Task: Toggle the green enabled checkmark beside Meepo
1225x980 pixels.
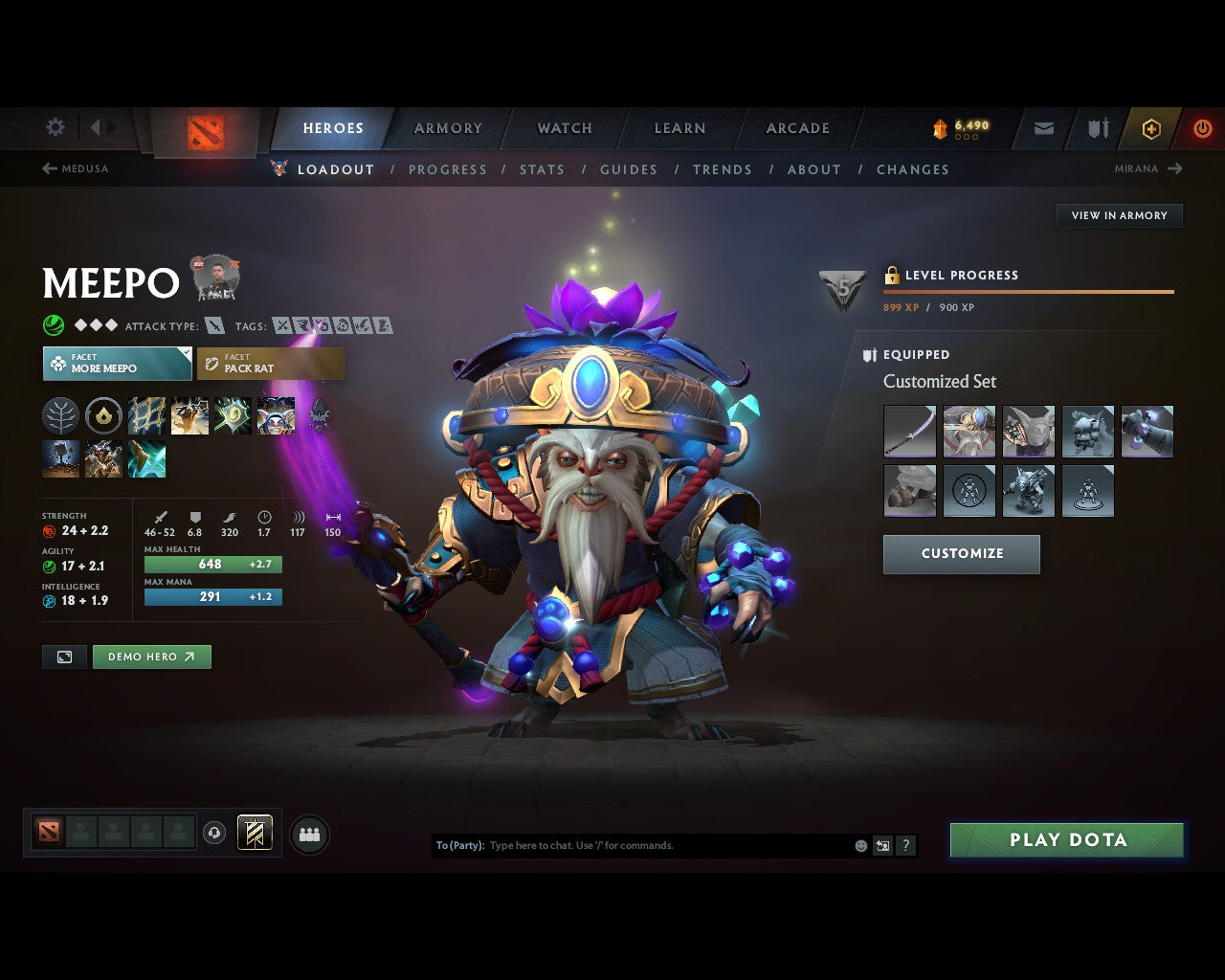Action: [54, 325]
